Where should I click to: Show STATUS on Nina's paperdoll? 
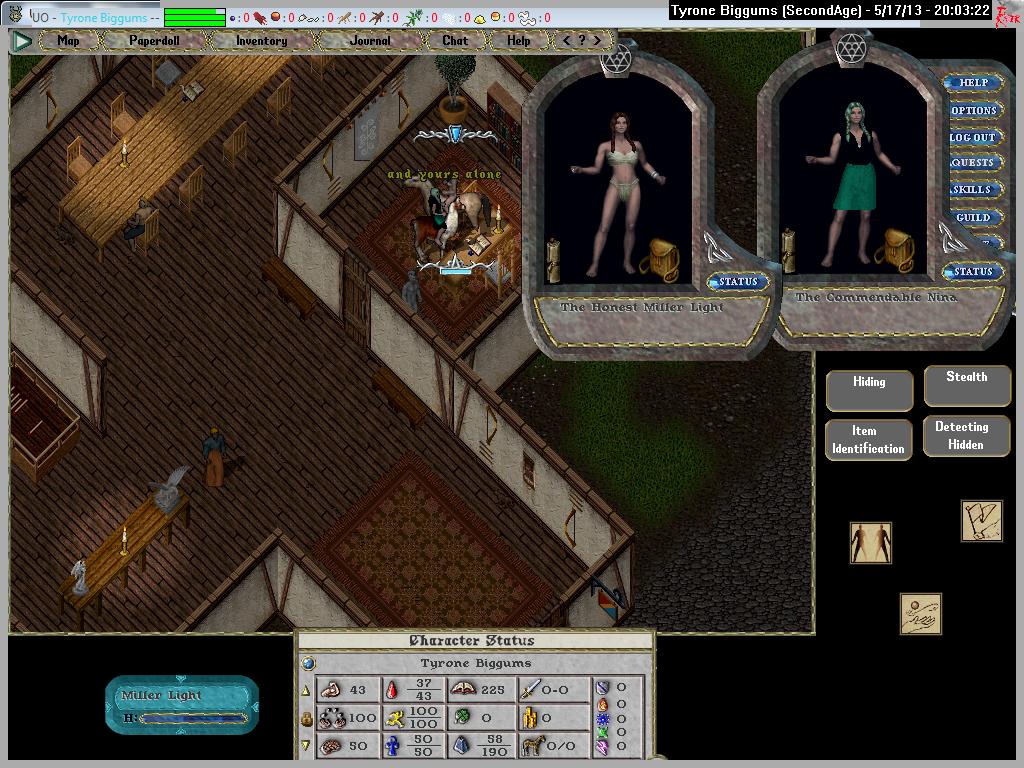coord(972,272)
